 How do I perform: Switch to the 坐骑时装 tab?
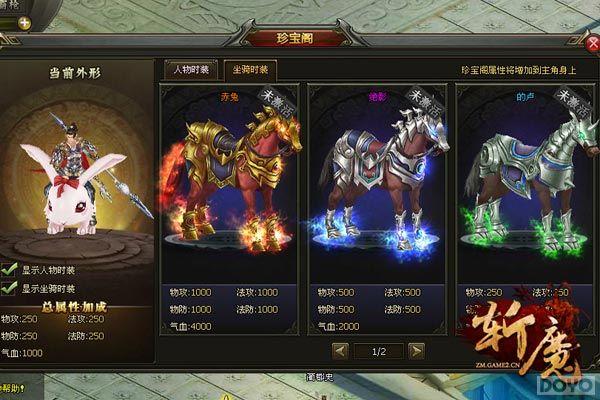[250, 69]
